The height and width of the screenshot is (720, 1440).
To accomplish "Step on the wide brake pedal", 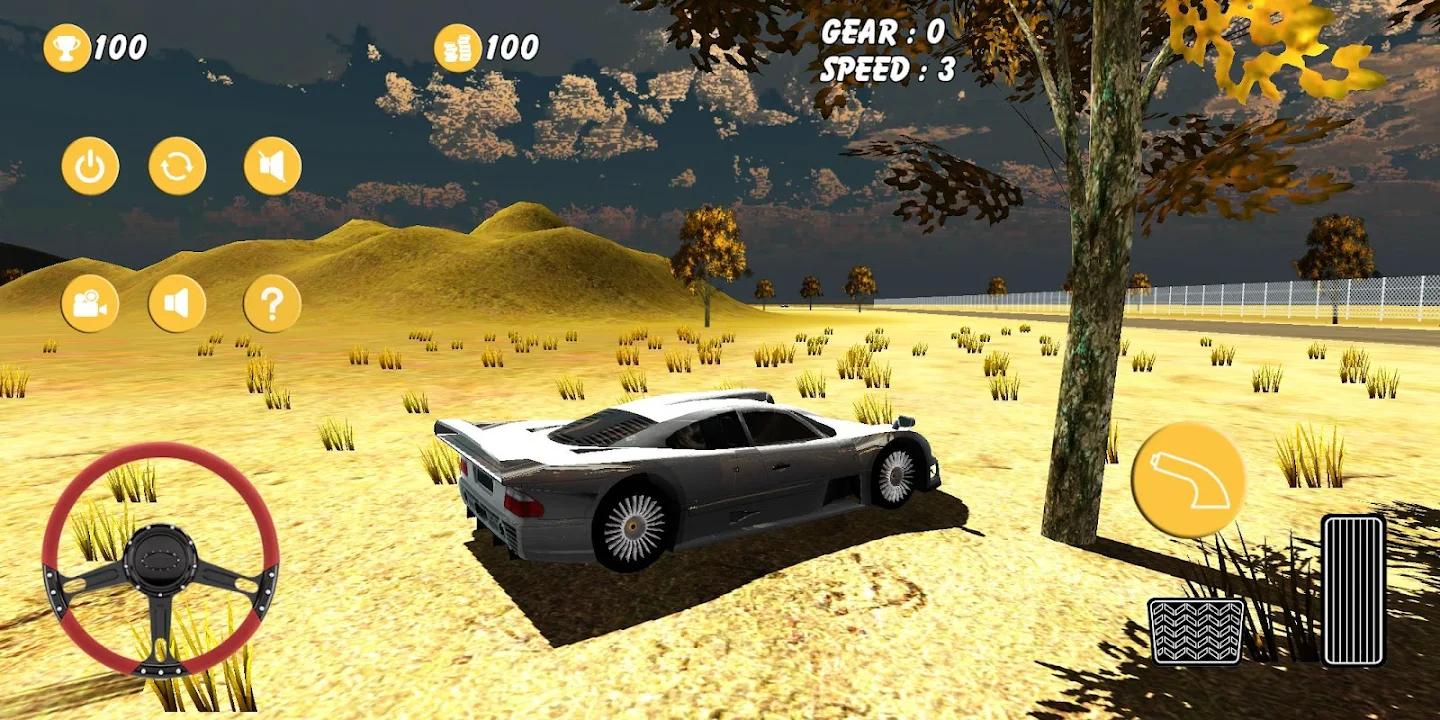I will [1196, 631].
